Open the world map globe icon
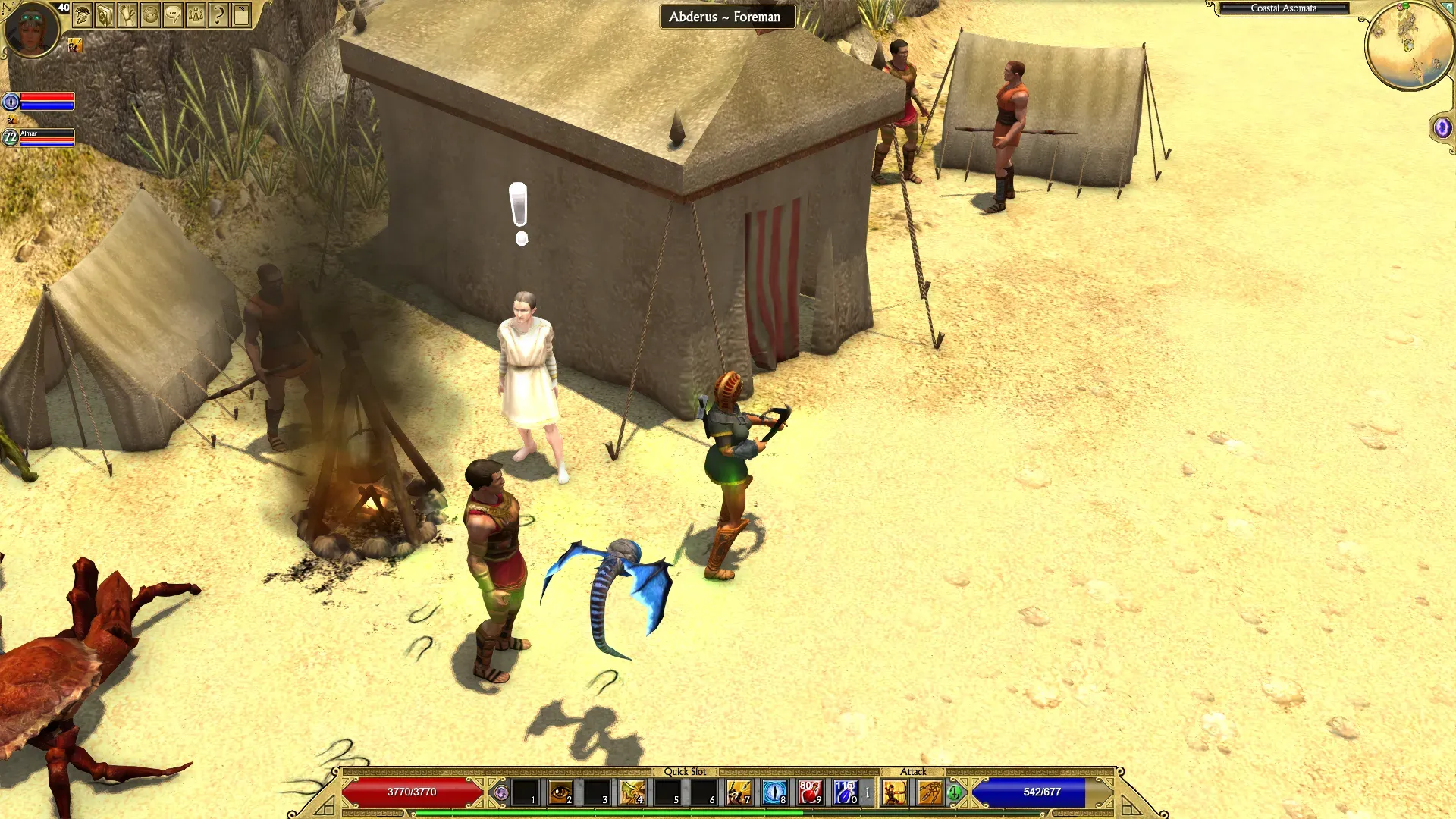1456x819 pixels. coord(150,15)
